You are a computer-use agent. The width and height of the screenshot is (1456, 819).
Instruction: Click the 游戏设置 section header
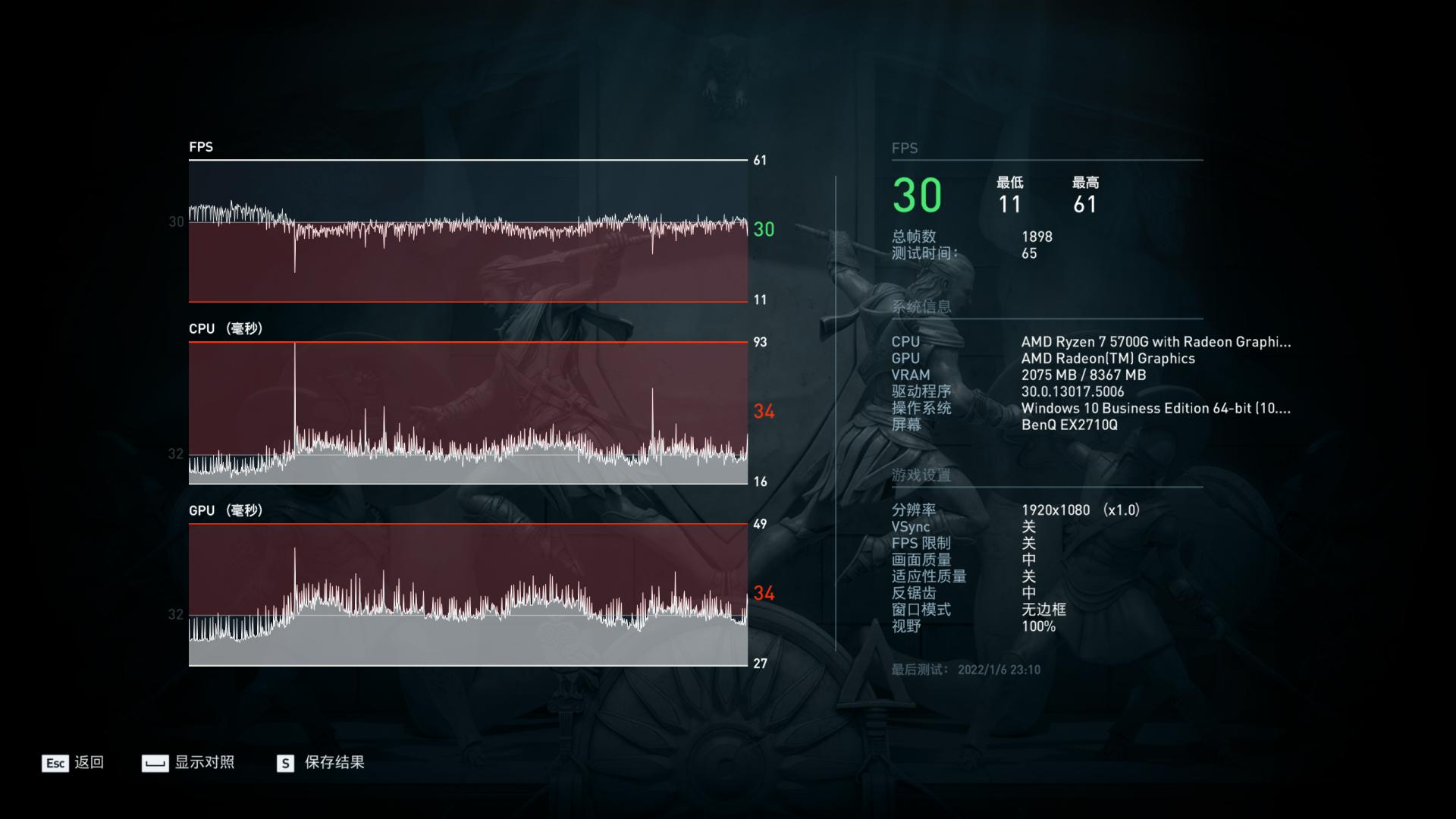point(919,473)
